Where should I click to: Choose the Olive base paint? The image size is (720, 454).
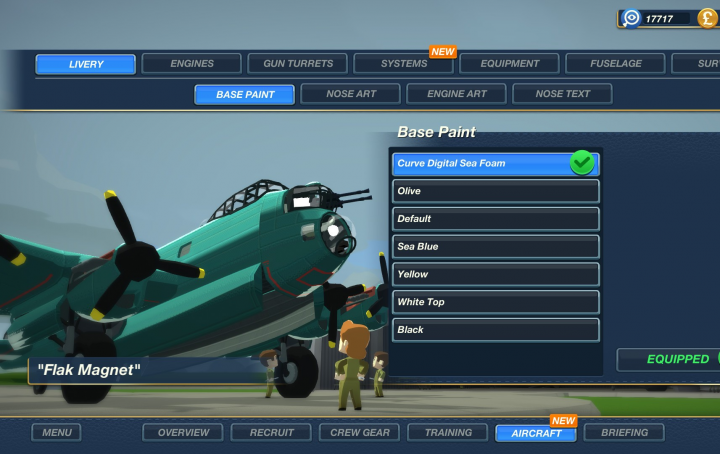click(496, 191)
